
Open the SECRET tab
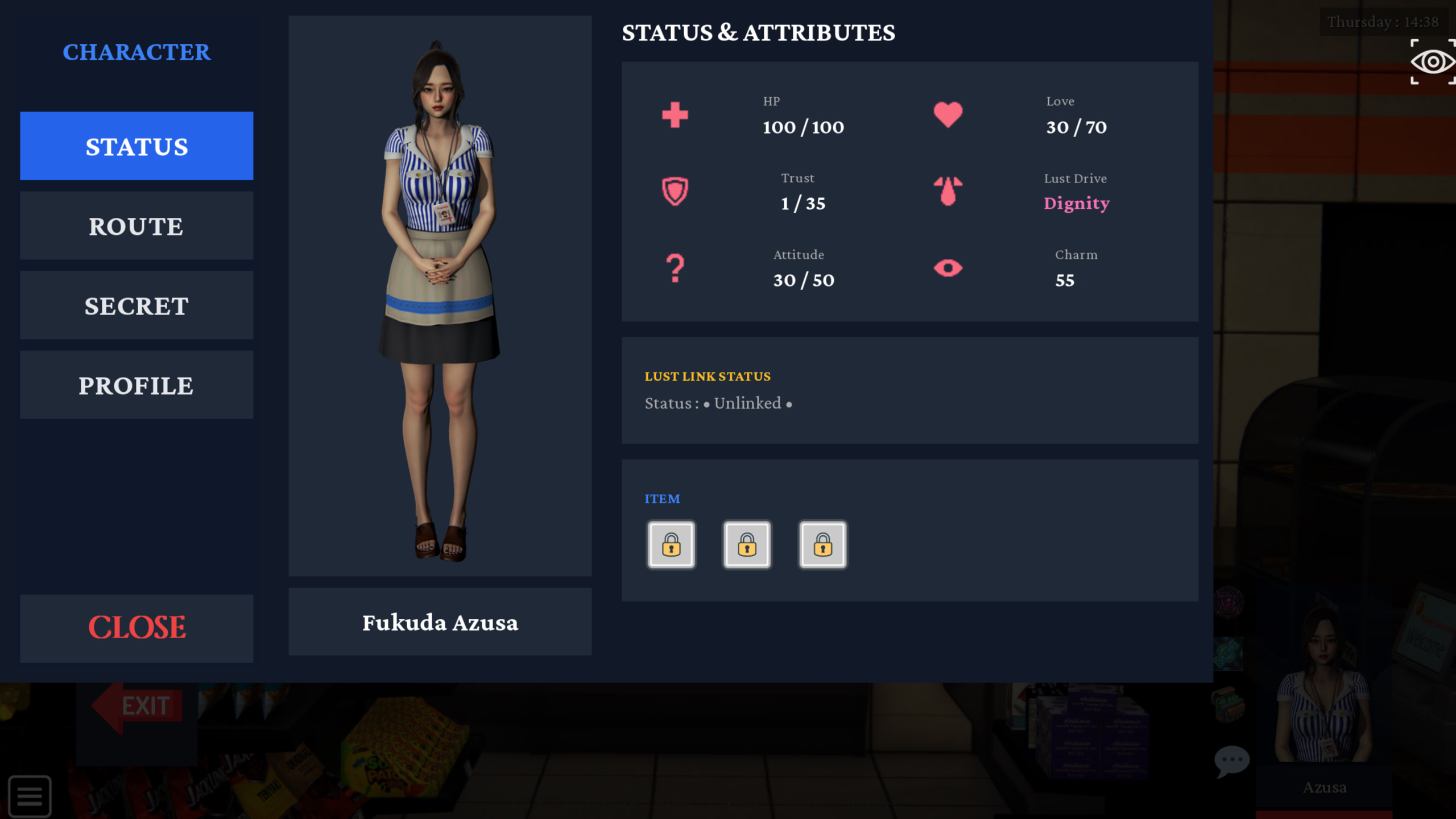(x=136, y=305)
